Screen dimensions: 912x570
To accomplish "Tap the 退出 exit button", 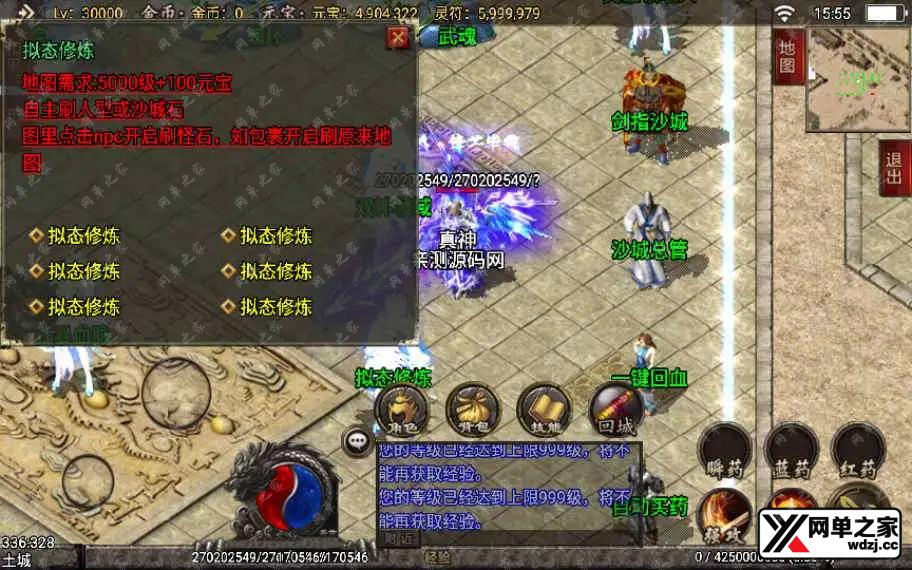I will 894,168.
